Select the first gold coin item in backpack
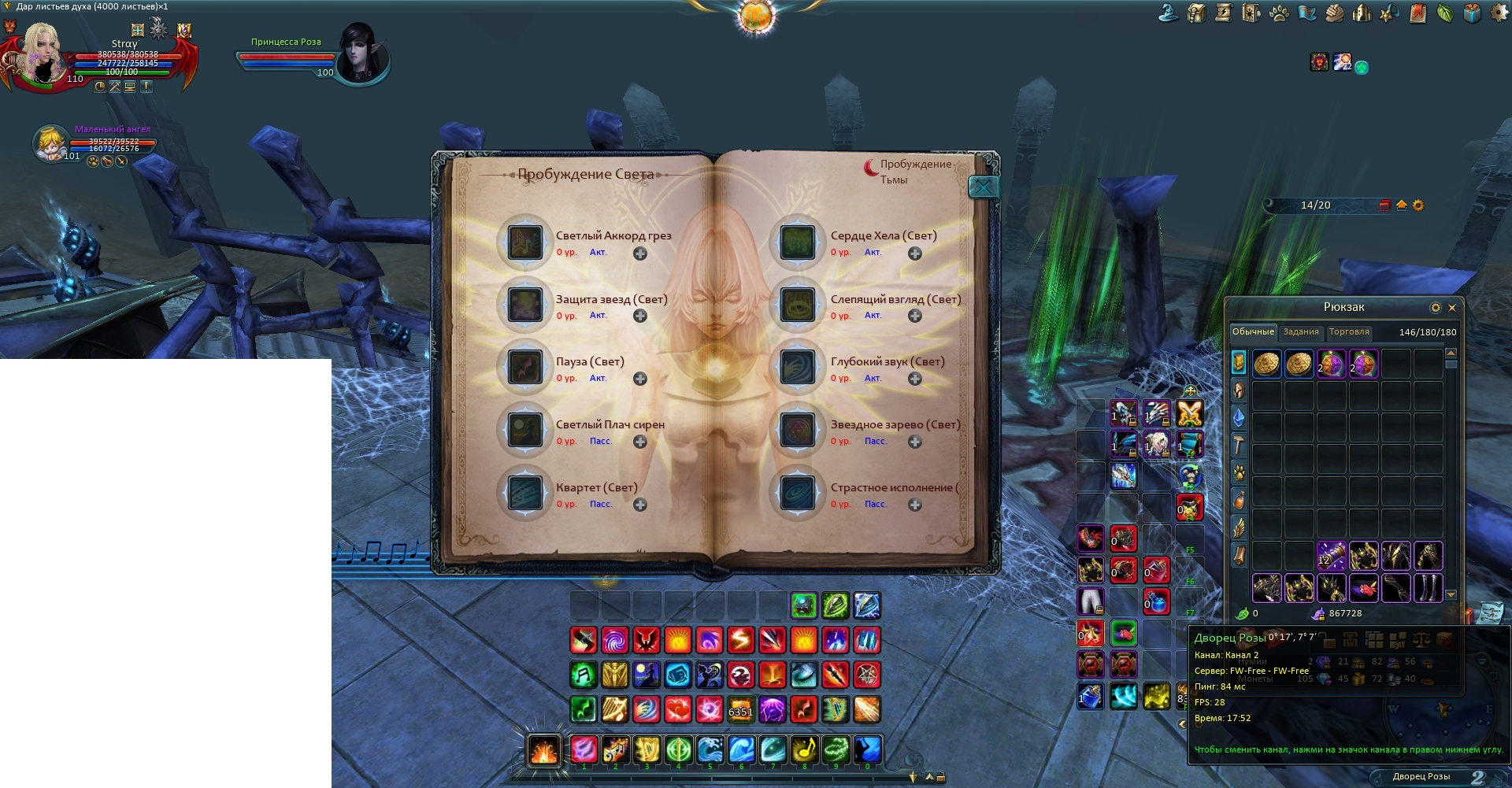The image size is (1512, 788). [x=1266, y=364]
